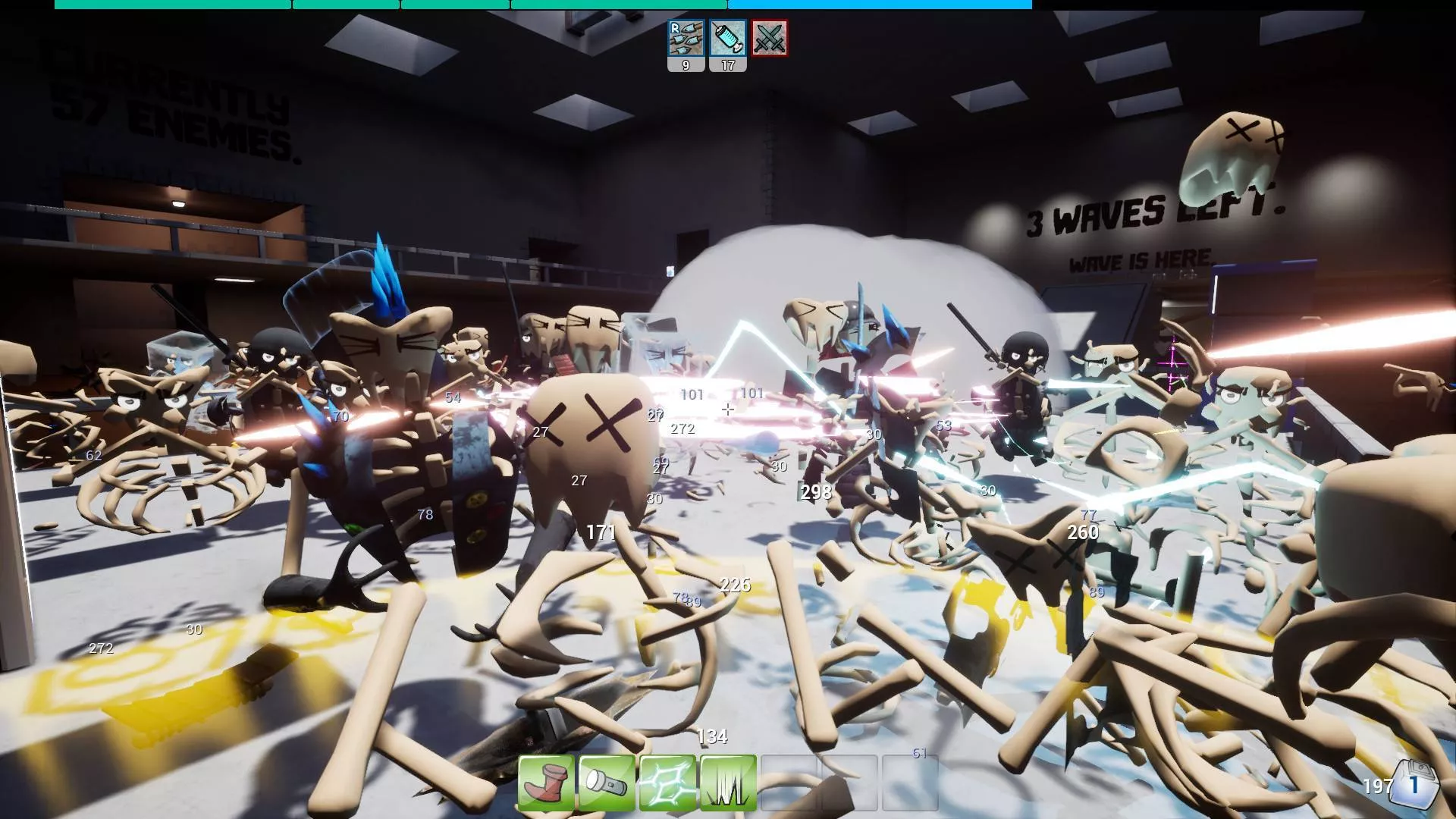Open the battery pack icon
The image size is (1456, 819).
click(1415, 784)
